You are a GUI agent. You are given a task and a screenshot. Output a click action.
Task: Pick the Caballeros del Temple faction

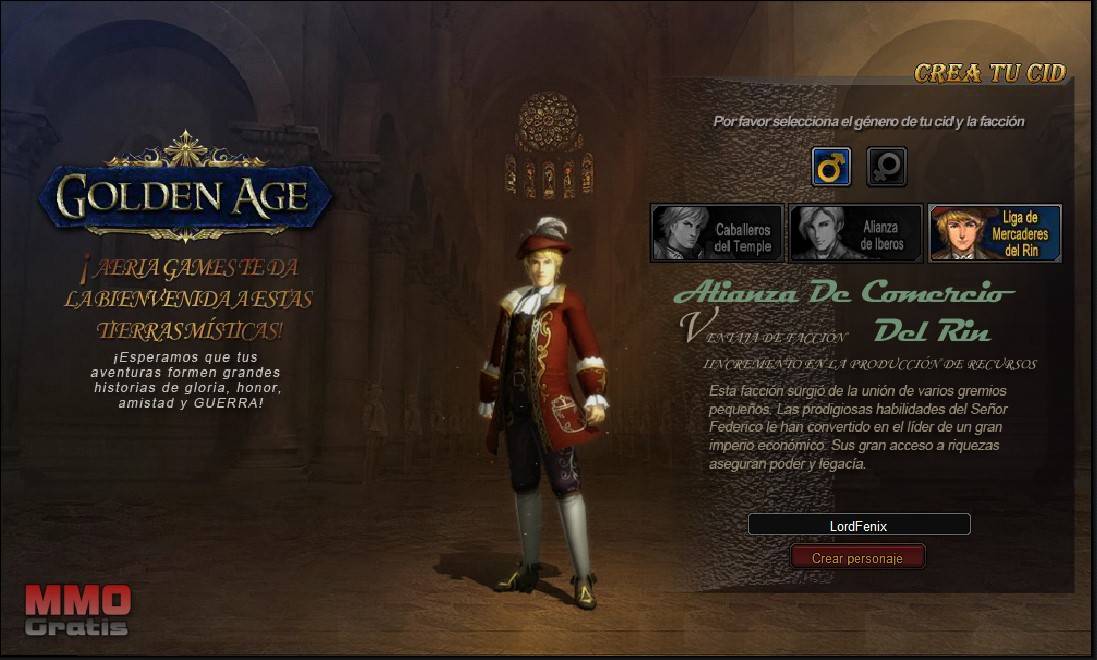(716, 234)
